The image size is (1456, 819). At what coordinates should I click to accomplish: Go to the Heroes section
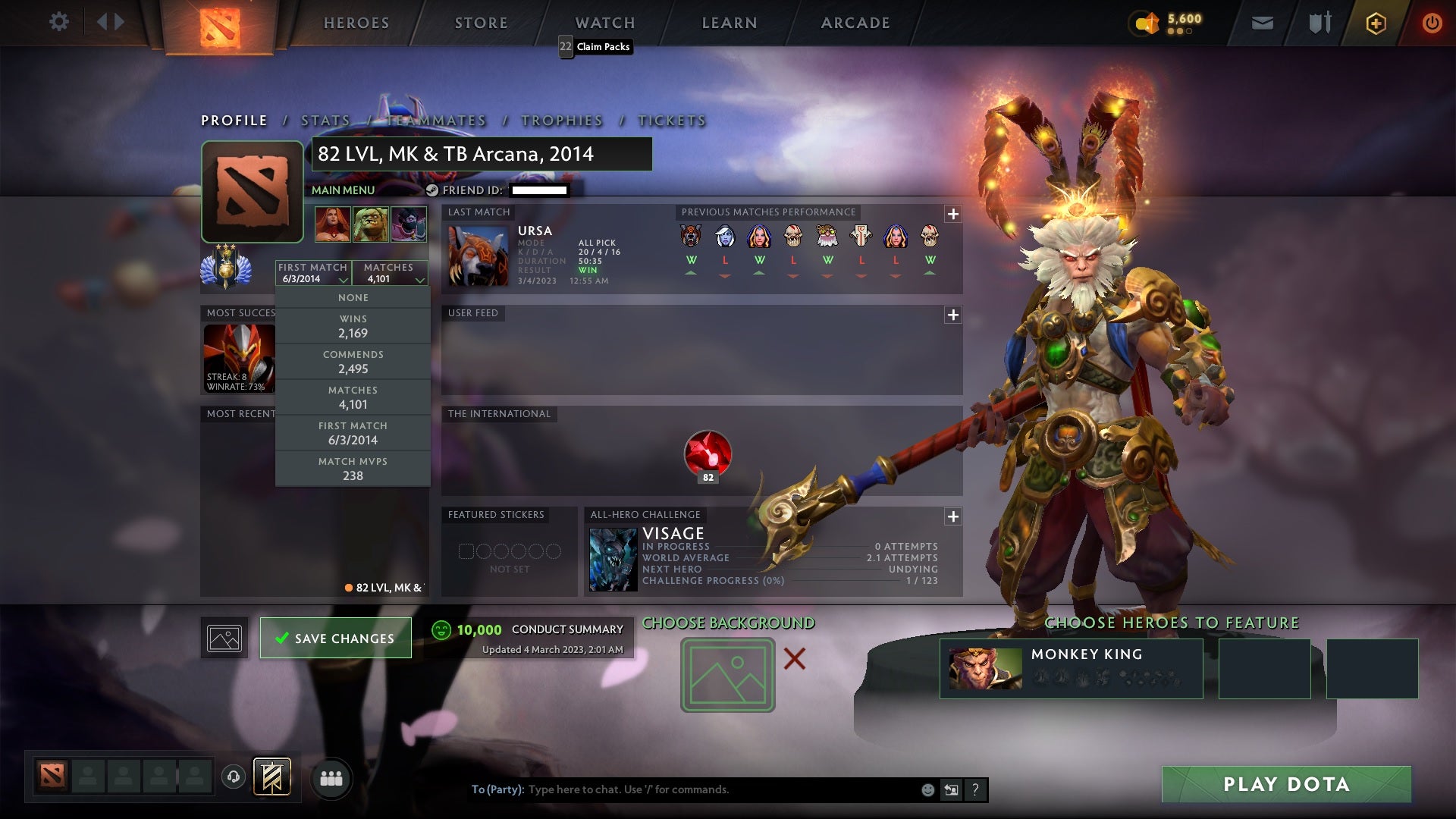[356, 23]
